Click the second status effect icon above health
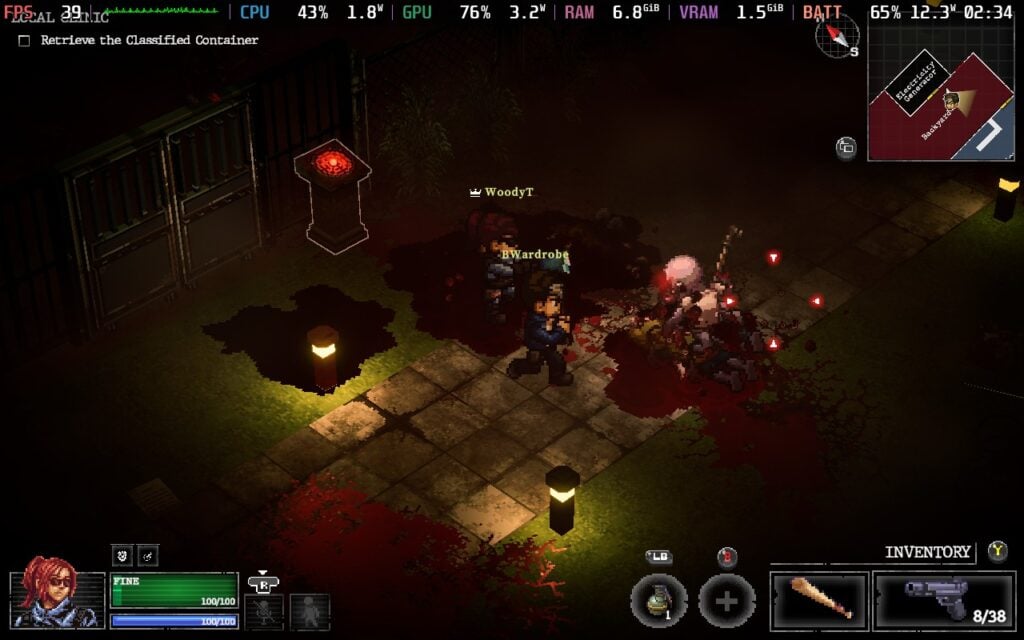Image resolution: width=1024 pixels, height=640 pixels. pos(147,556)
